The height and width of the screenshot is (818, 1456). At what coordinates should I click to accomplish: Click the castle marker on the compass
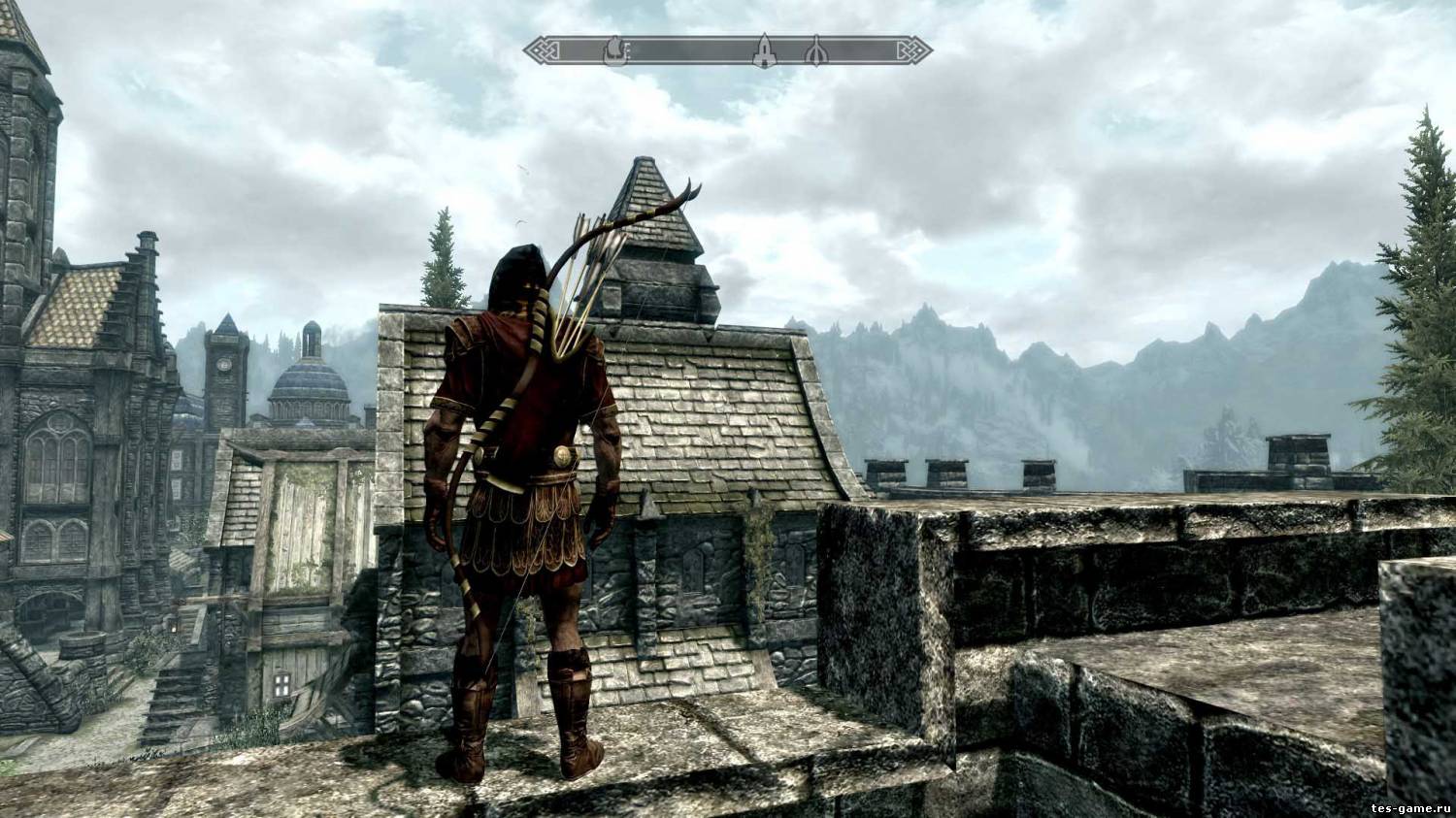coord(765,51)
